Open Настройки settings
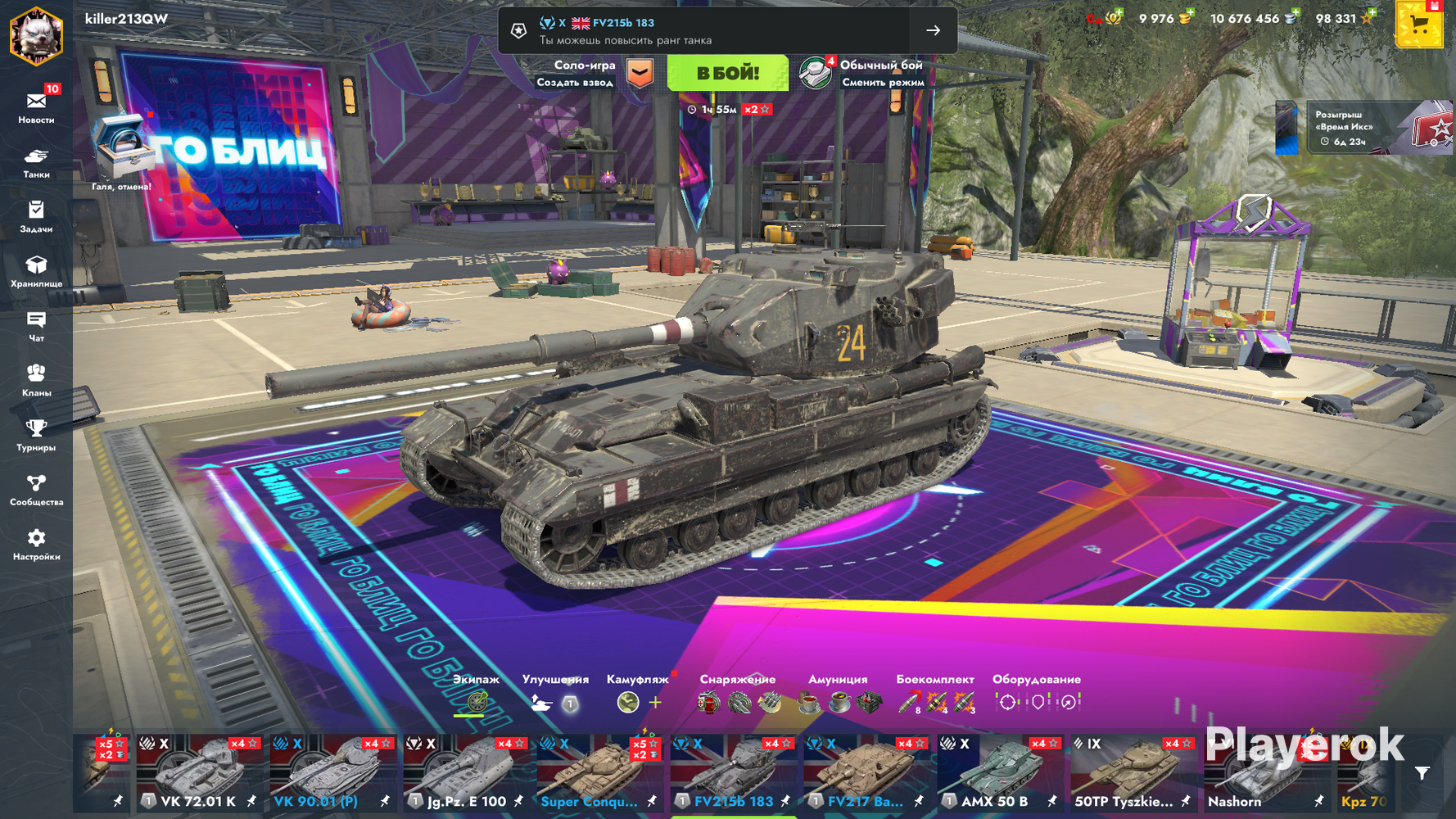1456x819 pixels. point(36,544)
